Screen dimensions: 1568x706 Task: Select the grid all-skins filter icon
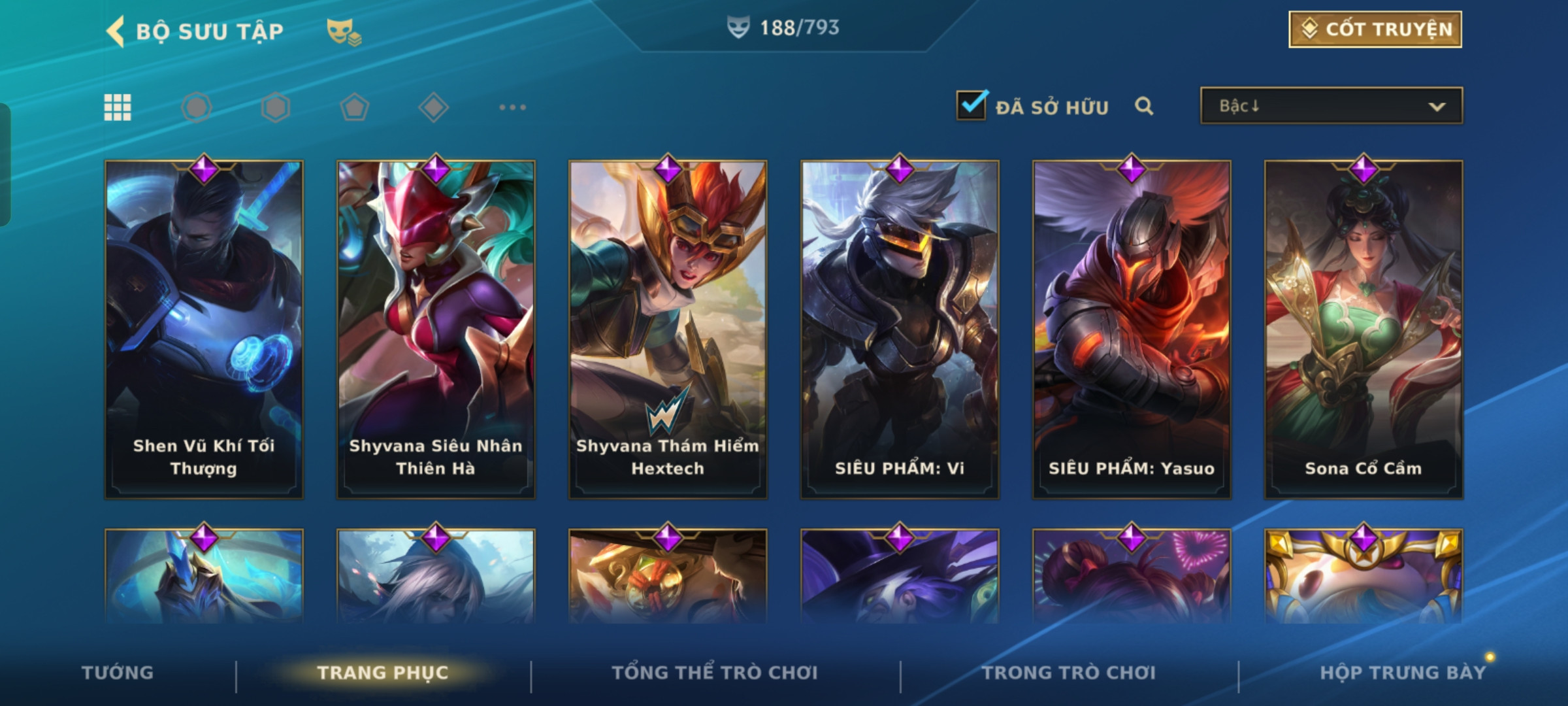118,107
